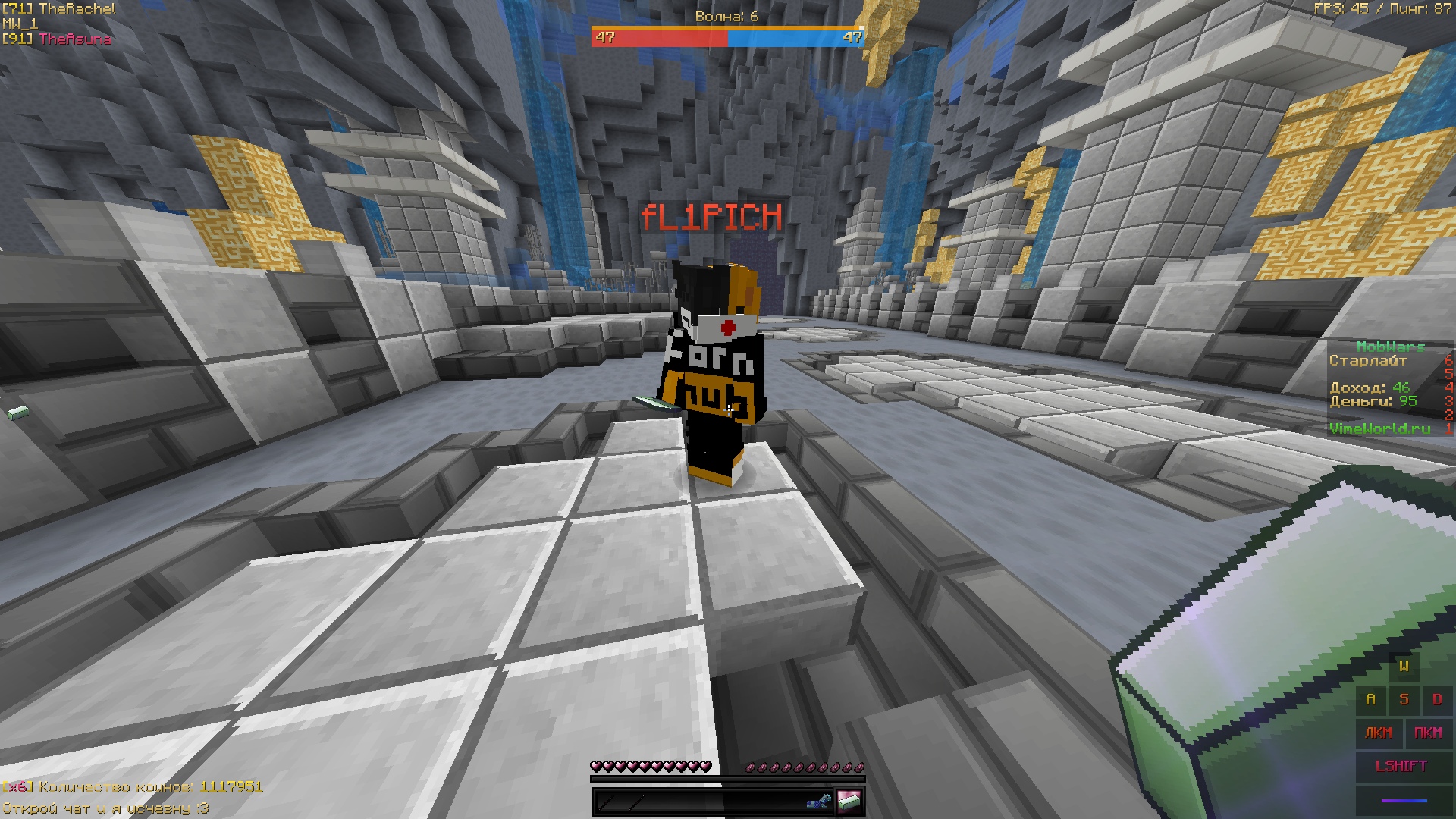Click the last pink shard in the hunger bar

click(x=859, y=768)
